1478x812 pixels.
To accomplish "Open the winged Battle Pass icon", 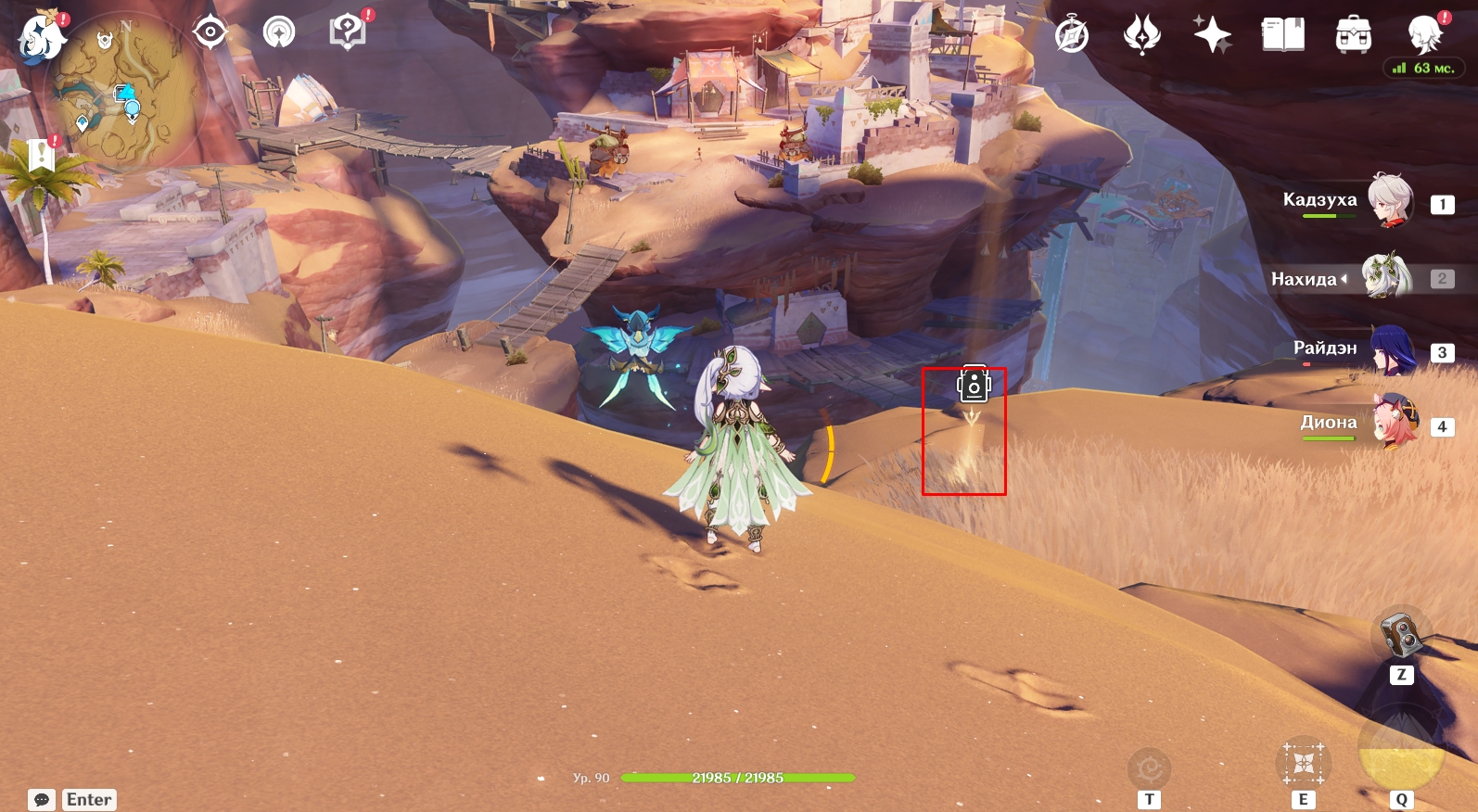I will pos(1141,36).
